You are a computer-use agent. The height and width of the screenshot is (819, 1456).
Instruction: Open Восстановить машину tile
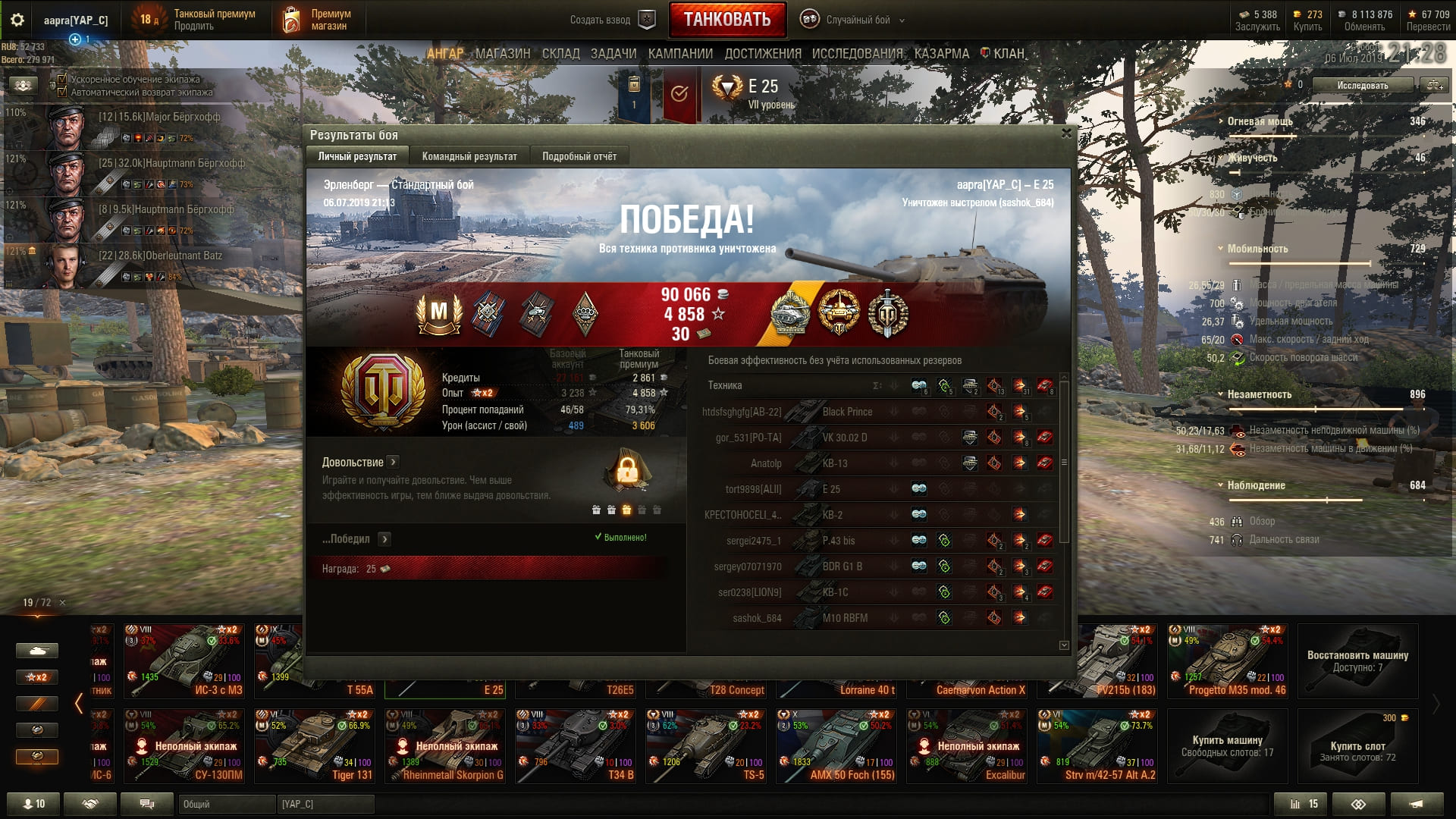(1357, 661)
